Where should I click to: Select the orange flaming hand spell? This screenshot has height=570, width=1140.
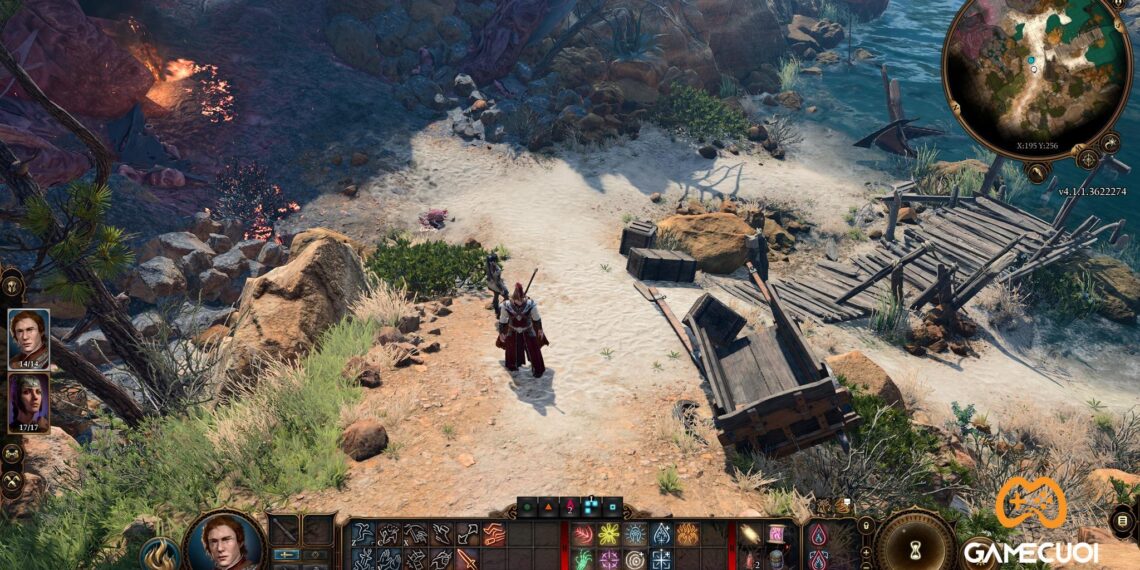click(x=687, y=535)
